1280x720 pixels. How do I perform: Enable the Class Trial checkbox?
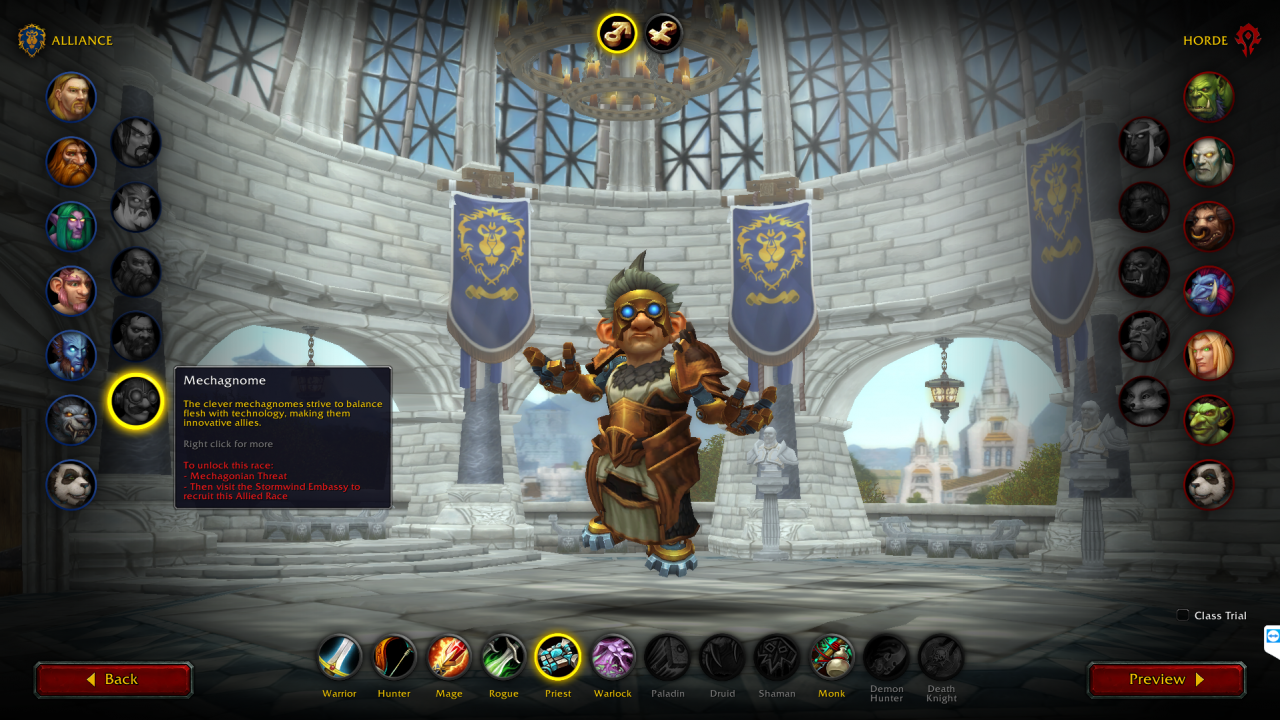click(1183, 615)
